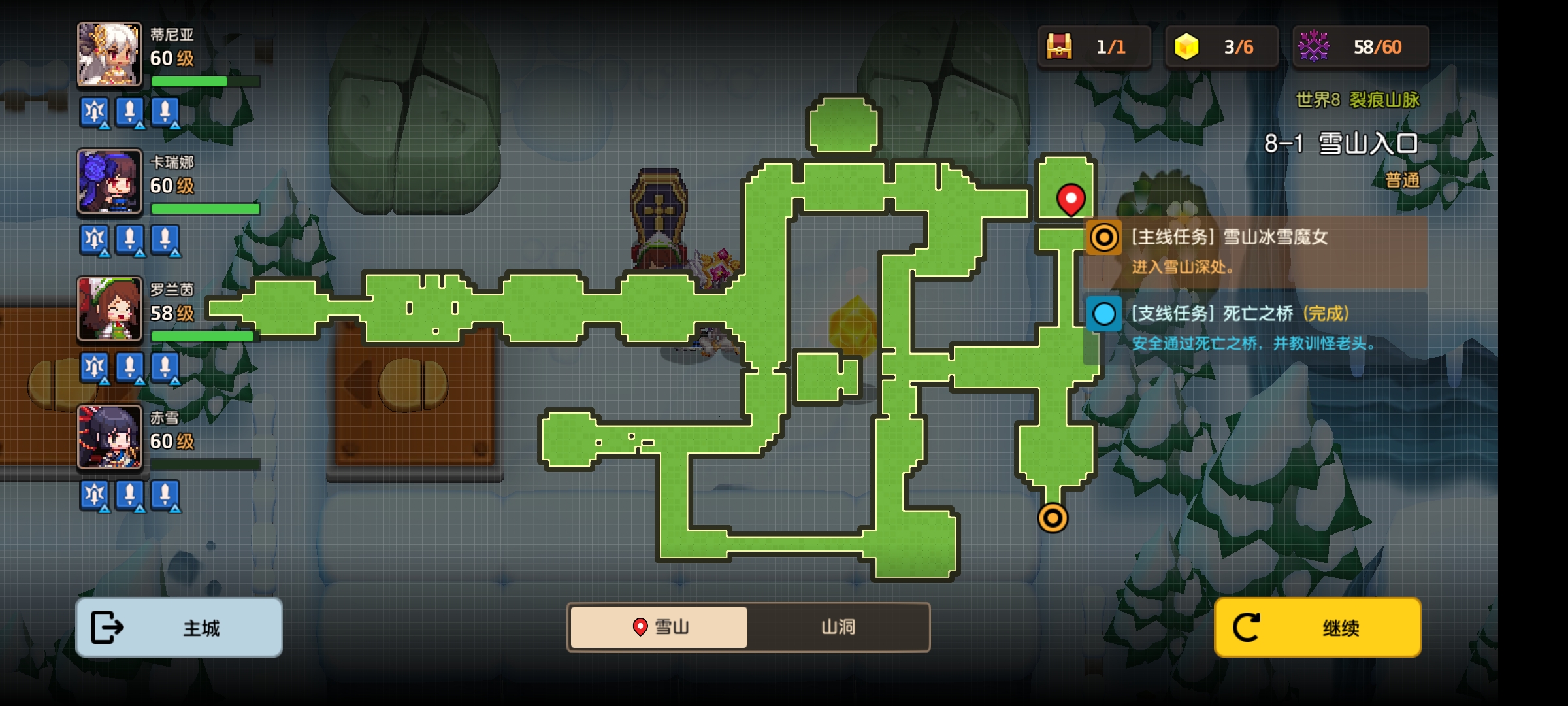This screenshot has height=706, width=1568.
Task: Click the orange quest target marker on map
Action: (x=1053, y=518)
